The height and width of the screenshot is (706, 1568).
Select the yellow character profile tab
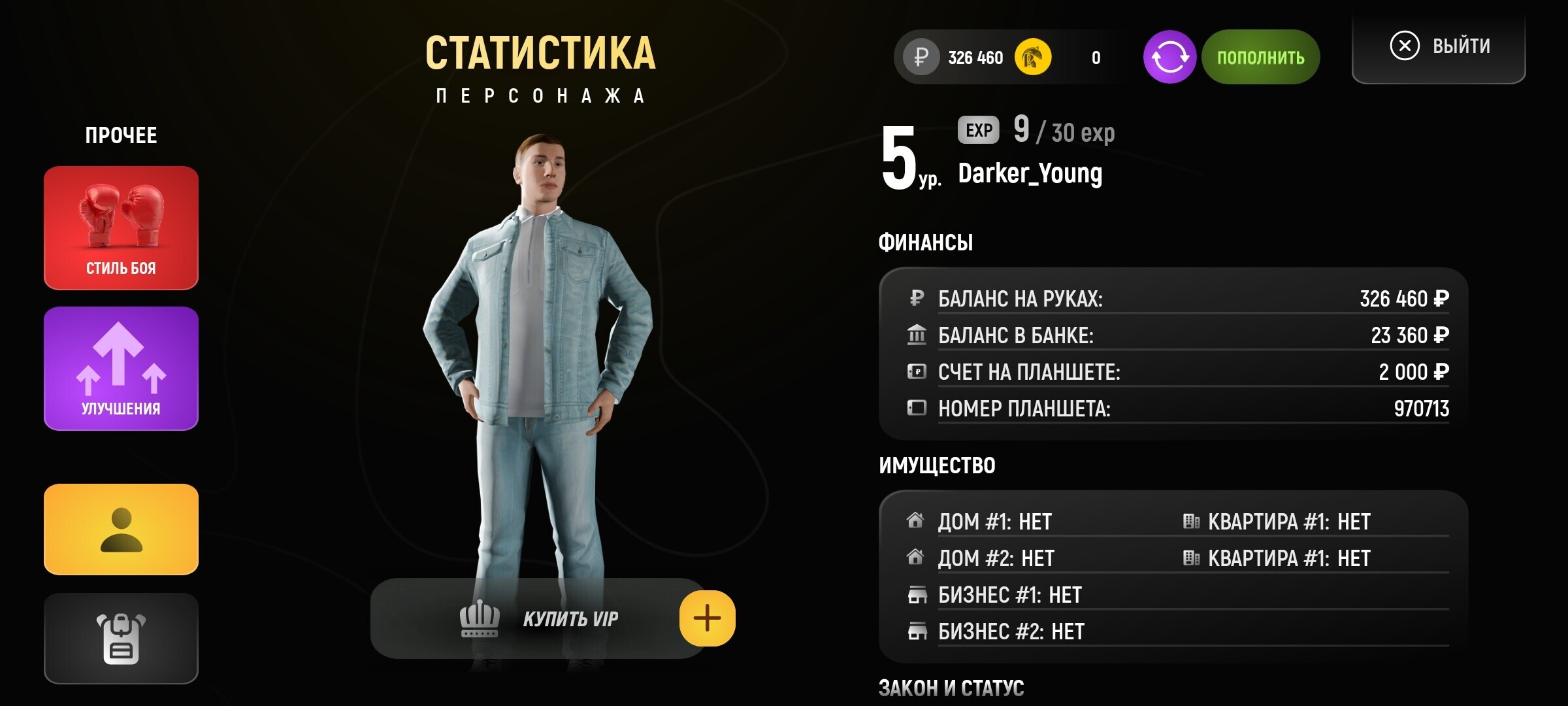[x=121, y=529]
